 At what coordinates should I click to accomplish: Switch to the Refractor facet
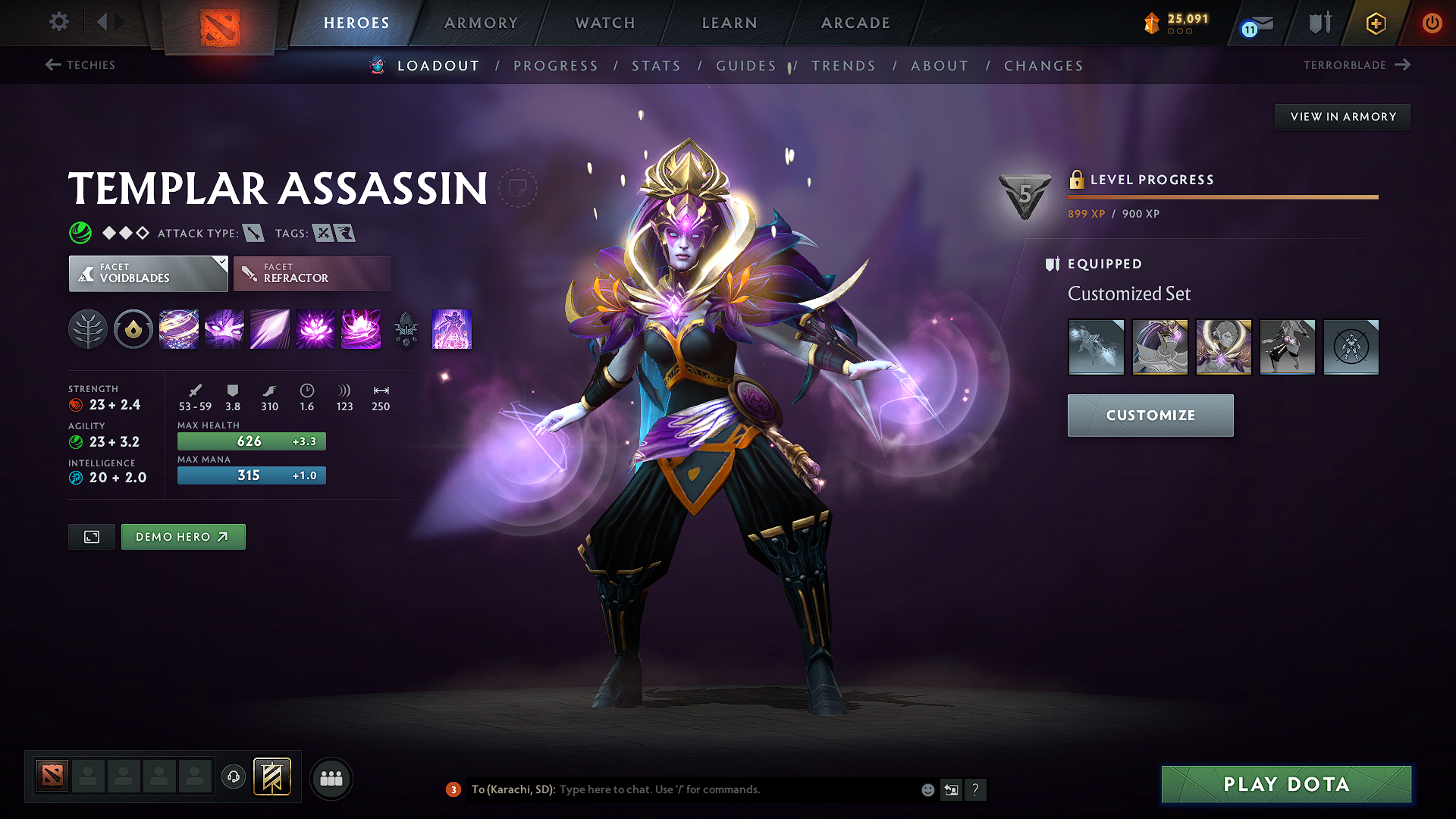[312, 273]
